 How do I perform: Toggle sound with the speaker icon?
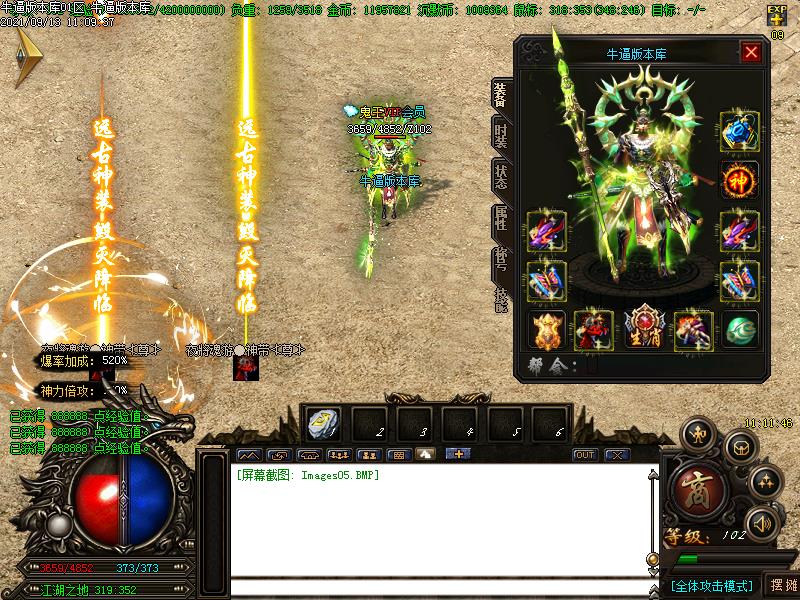tap(762, 522)
